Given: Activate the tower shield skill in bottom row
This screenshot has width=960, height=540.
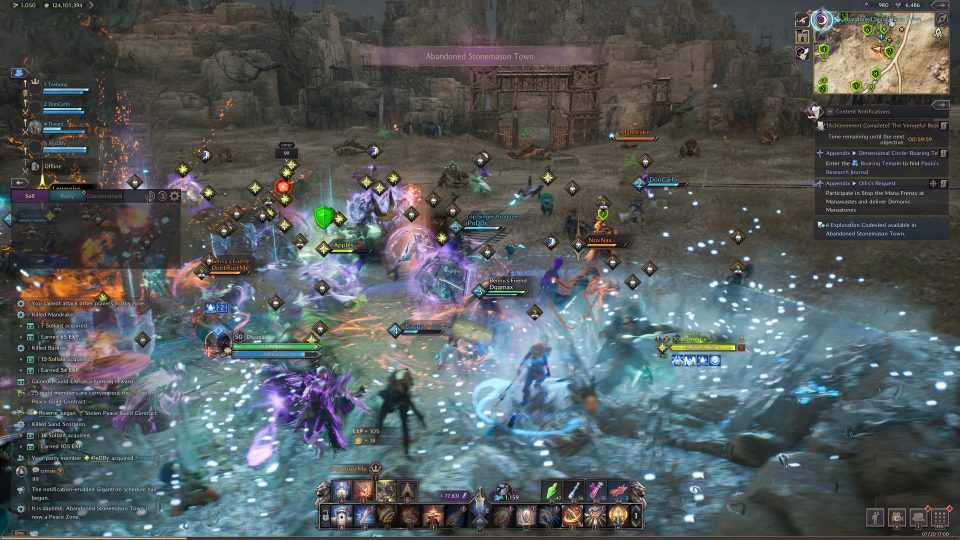Looking at the screenshot, I should [x=342, y=516].
